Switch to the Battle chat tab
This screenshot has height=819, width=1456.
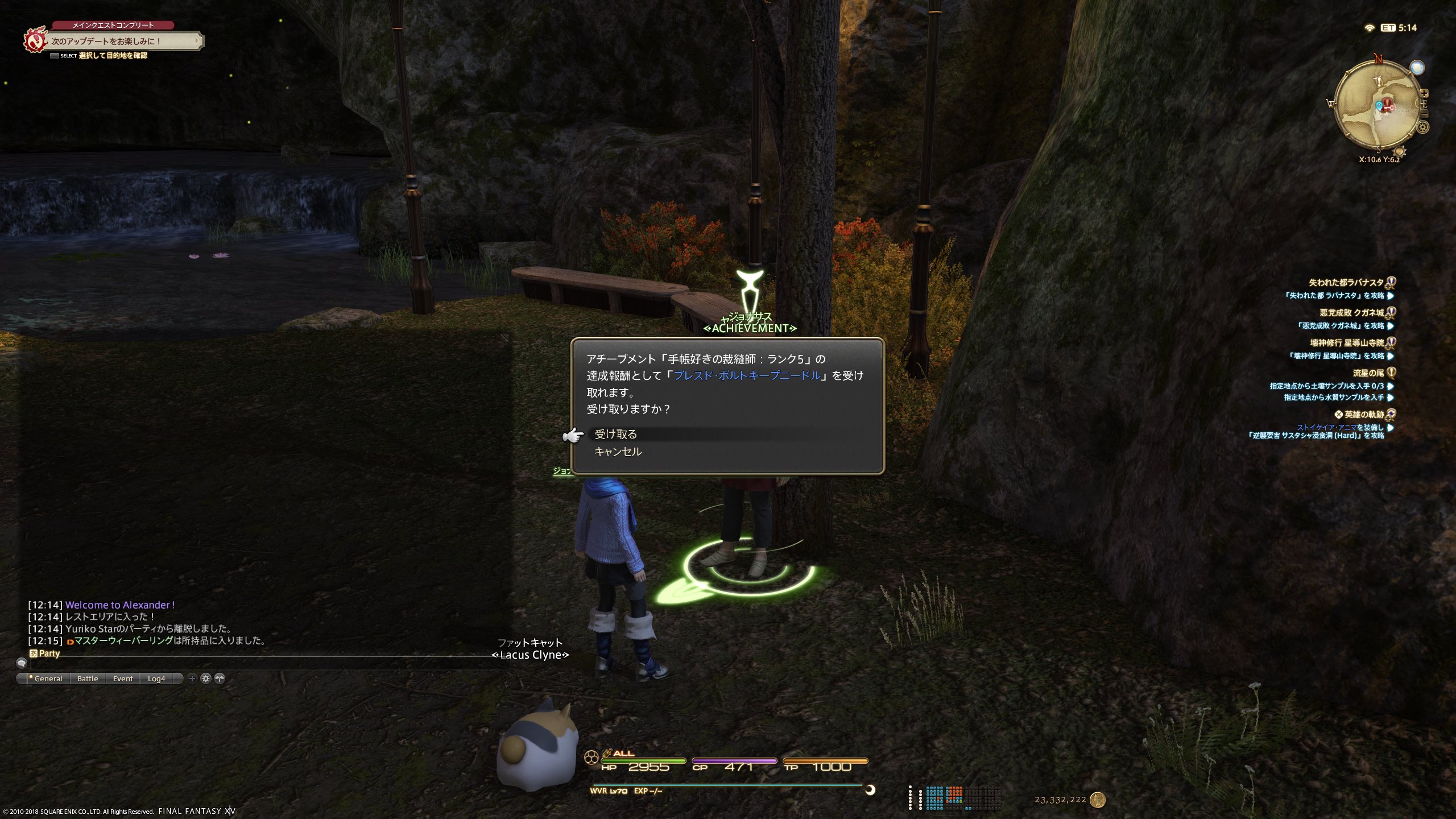(x=88, y=679)
